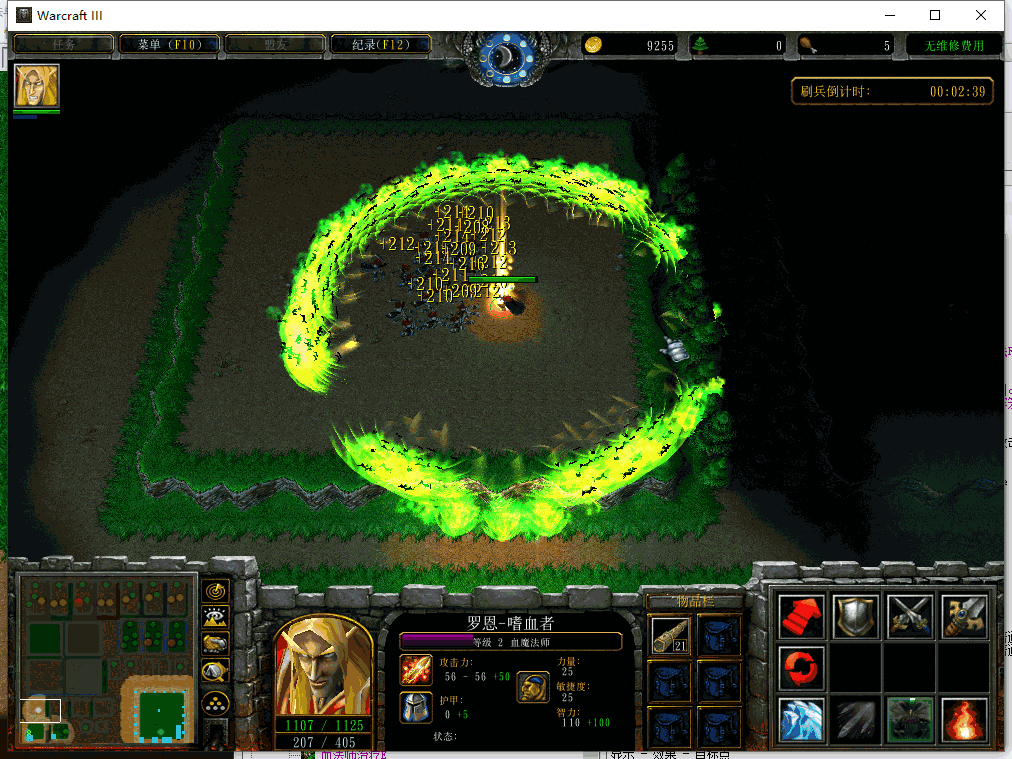Use the scroll item with 21 charges
Viewport: 1012px width, 759px height.
tap(669, 634)
